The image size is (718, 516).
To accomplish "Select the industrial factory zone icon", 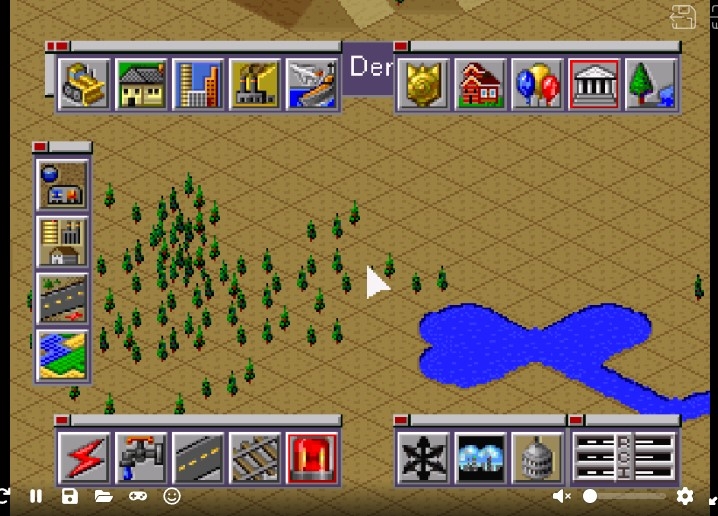I will click(x=255, y=84).
